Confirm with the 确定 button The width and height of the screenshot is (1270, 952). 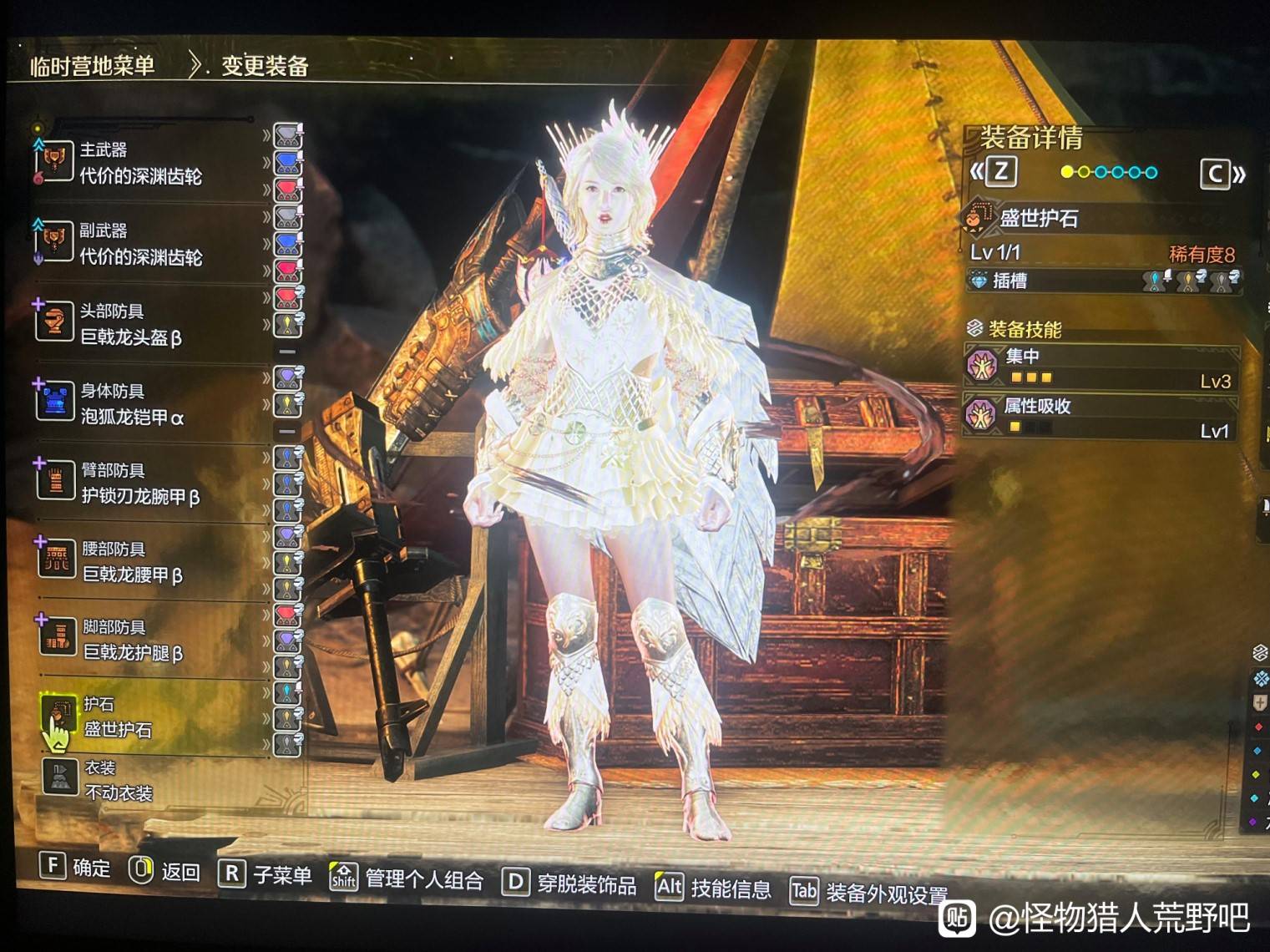tap(75, 868)
